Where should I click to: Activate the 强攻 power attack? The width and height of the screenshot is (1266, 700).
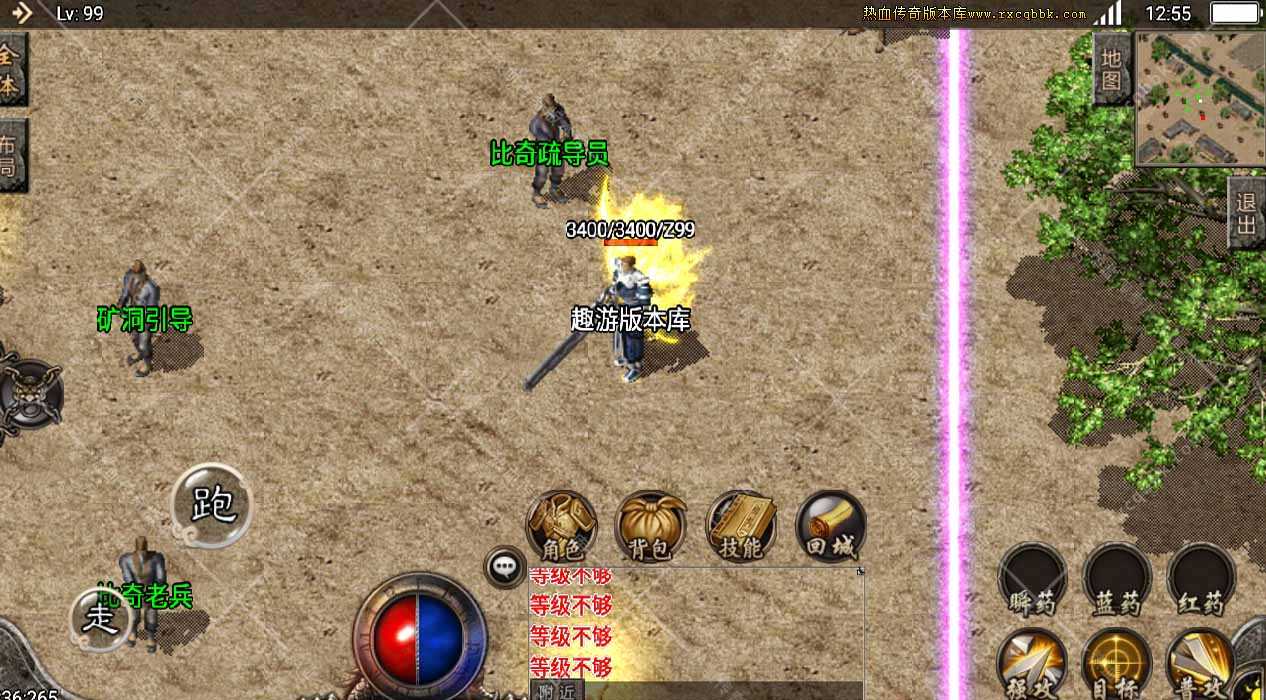pyautogui.click(x=1032, y=663)
